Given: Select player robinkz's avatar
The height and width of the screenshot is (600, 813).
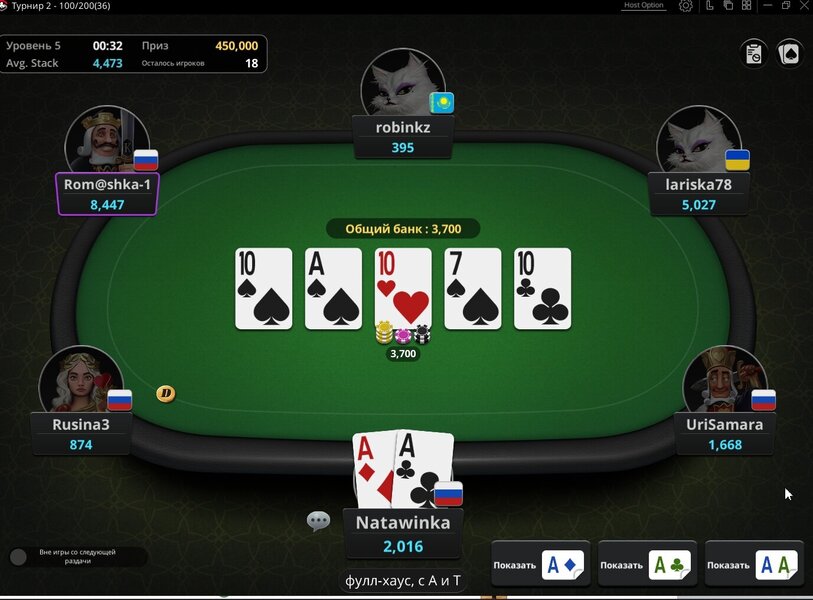Looking at the screenshot, I should [x=403, y=82].
